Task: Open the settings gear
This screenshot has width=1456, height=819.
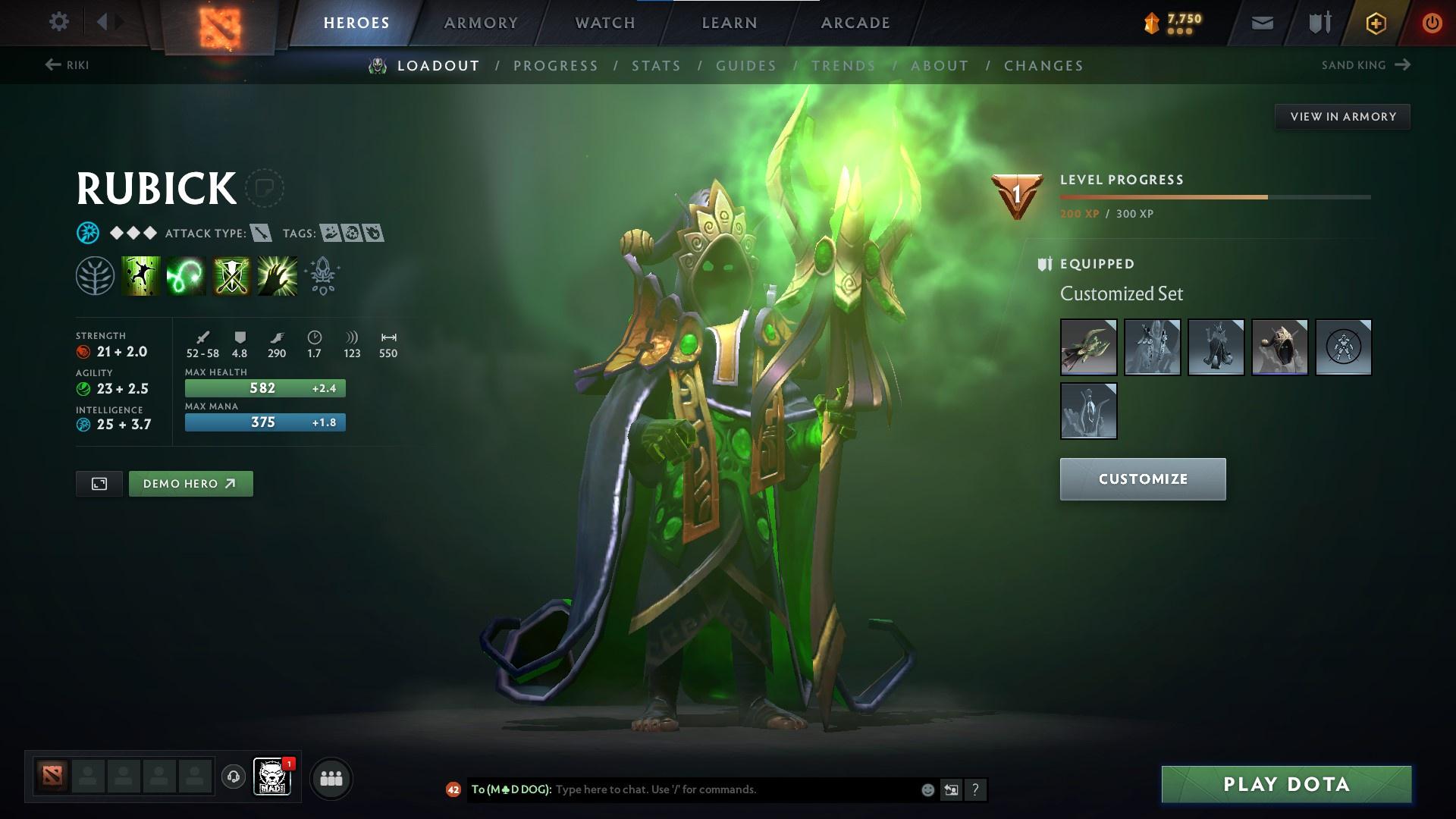Action: [59, 22]
